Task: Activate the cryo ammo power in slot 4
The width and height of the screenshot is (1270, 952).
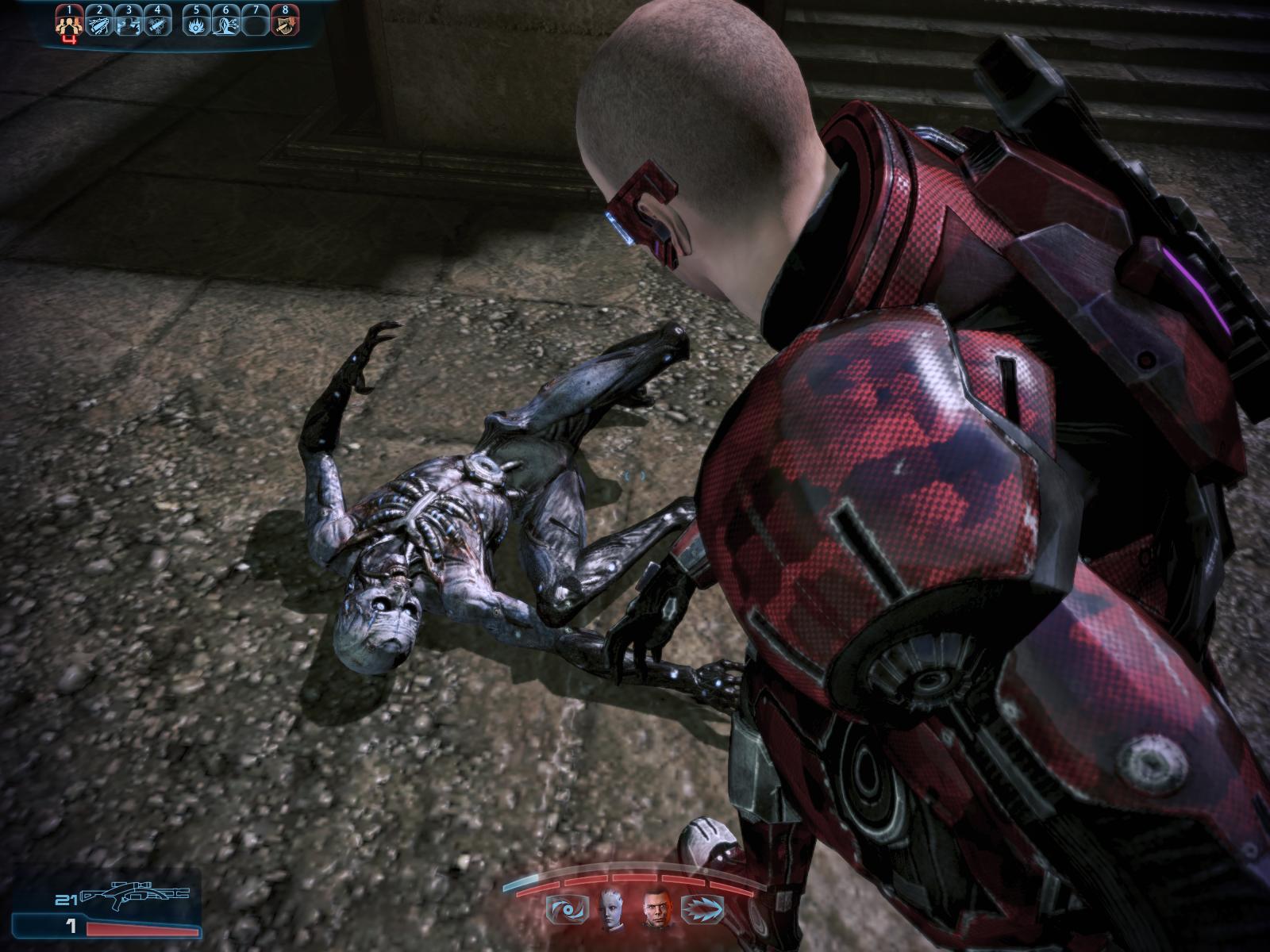Action: 157,24
